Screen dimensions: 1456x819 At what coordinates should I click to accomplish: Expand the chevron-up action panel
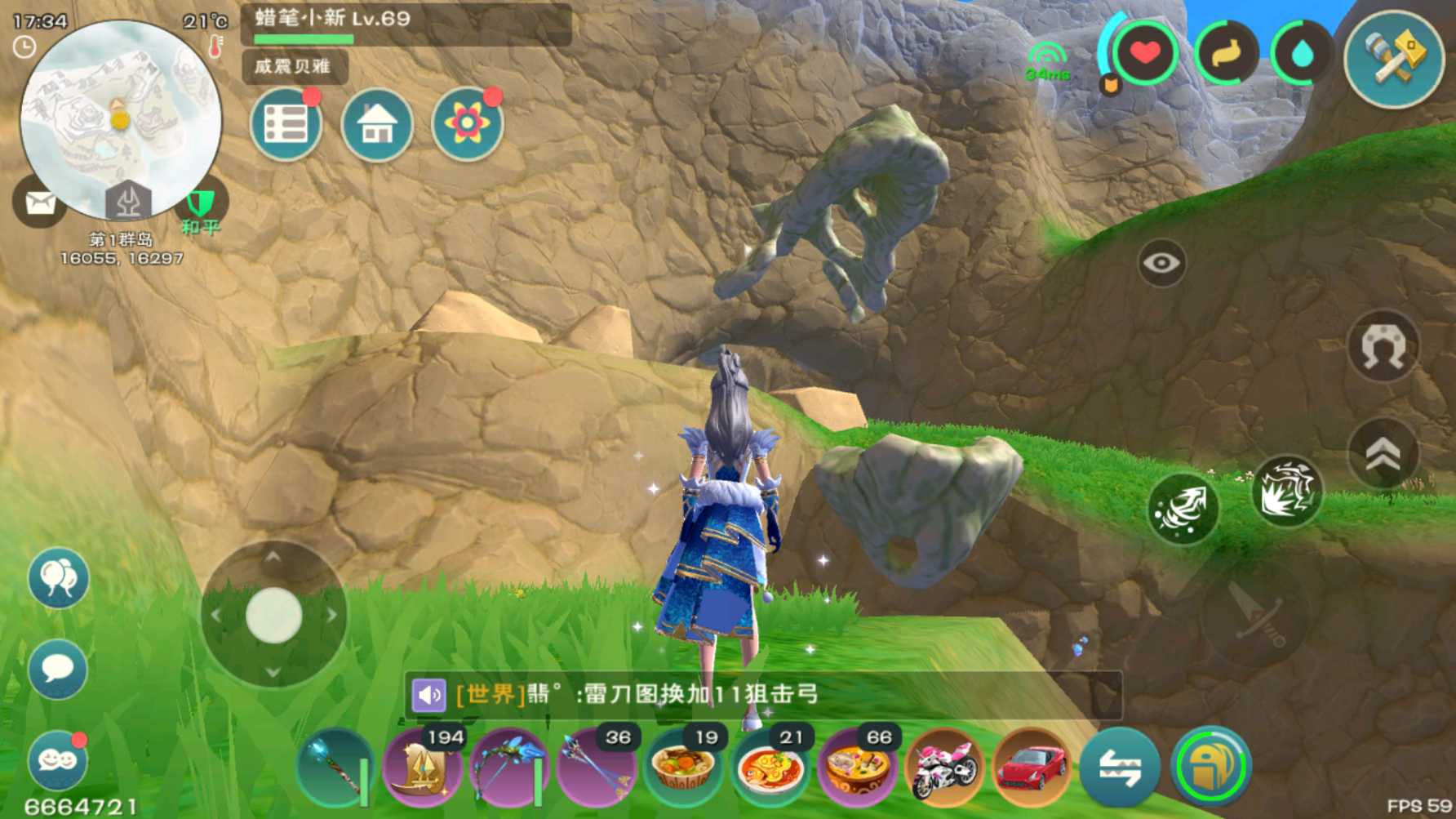point(1383,451)
